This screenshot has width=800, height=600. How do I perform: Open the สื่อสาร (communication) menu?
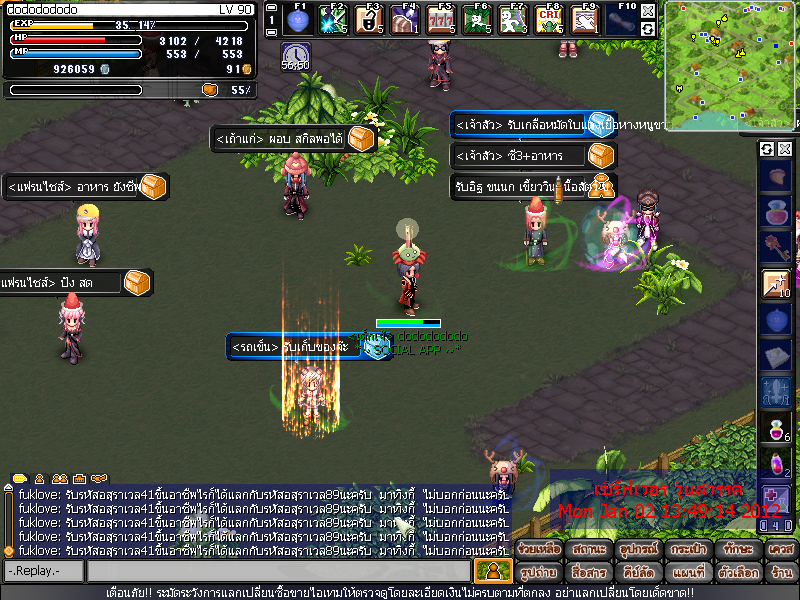(x=587, y=573)
